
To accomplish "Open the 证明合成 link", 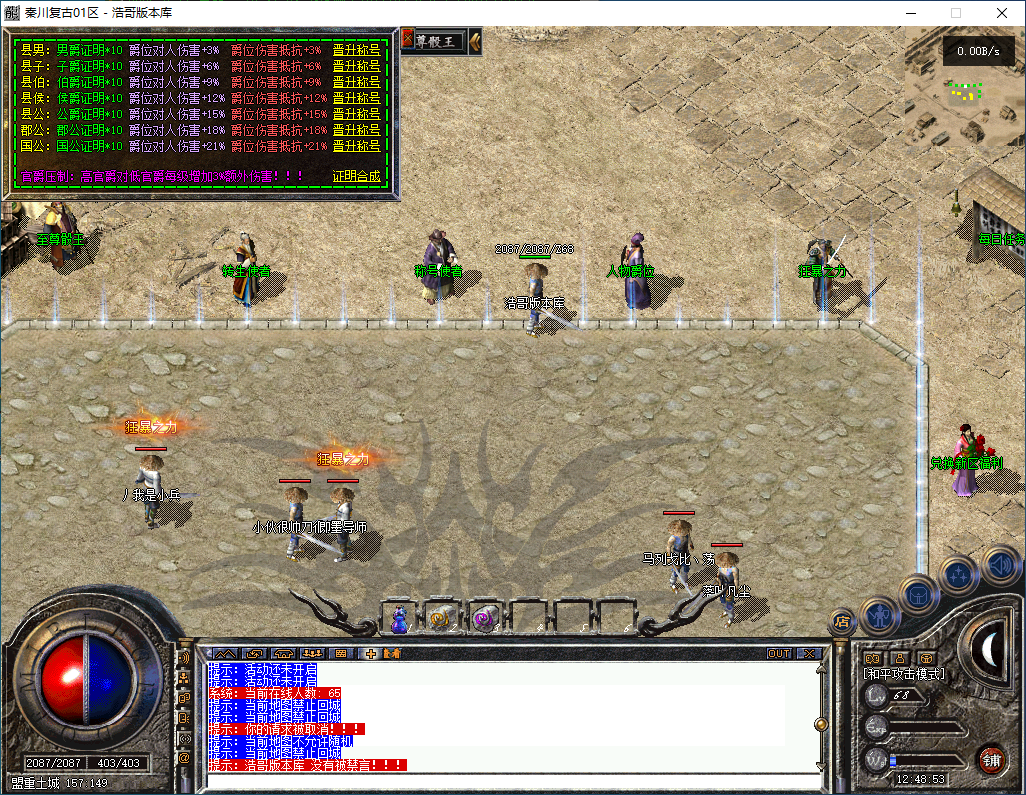I will tap(356, 176).
